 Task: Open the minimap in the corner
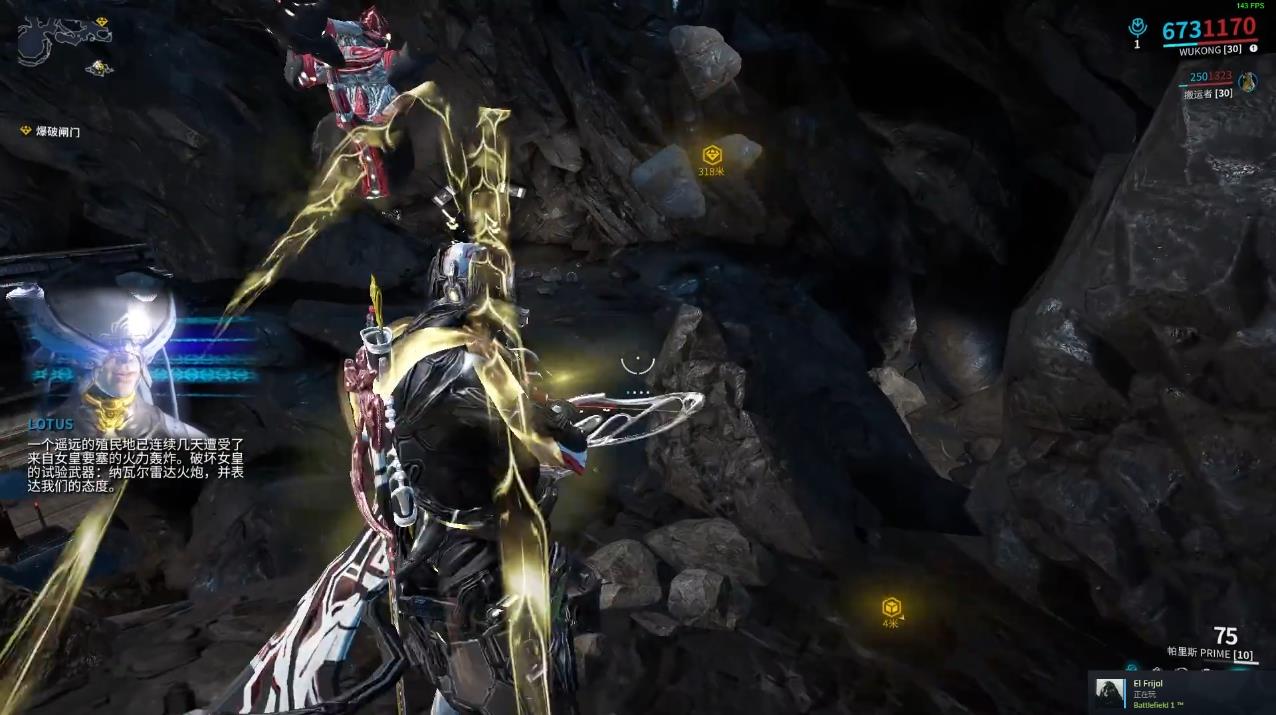point(63,38)
